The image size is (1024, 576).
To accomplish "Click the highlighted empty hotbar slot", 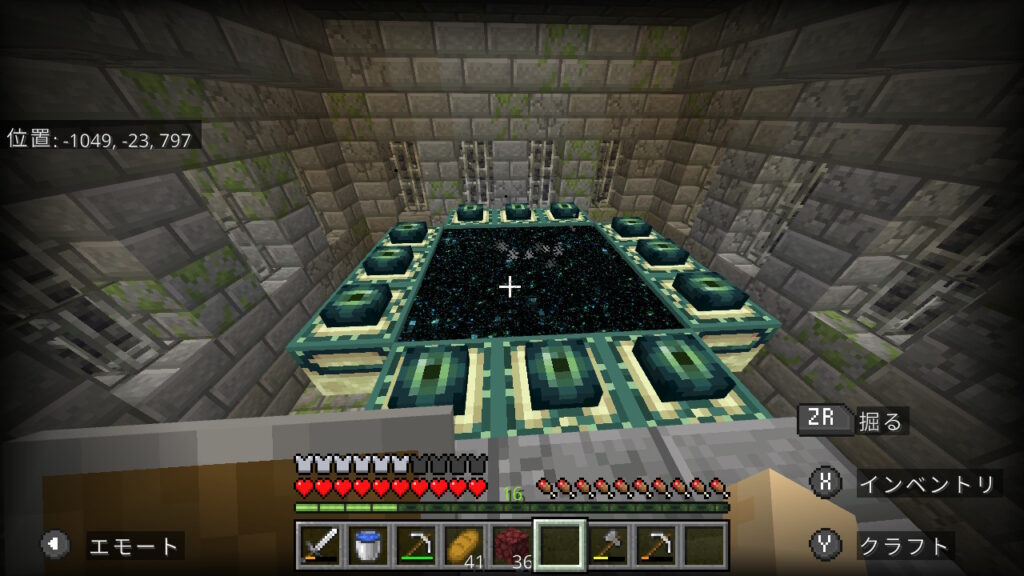I will click(x=559, y=546).
